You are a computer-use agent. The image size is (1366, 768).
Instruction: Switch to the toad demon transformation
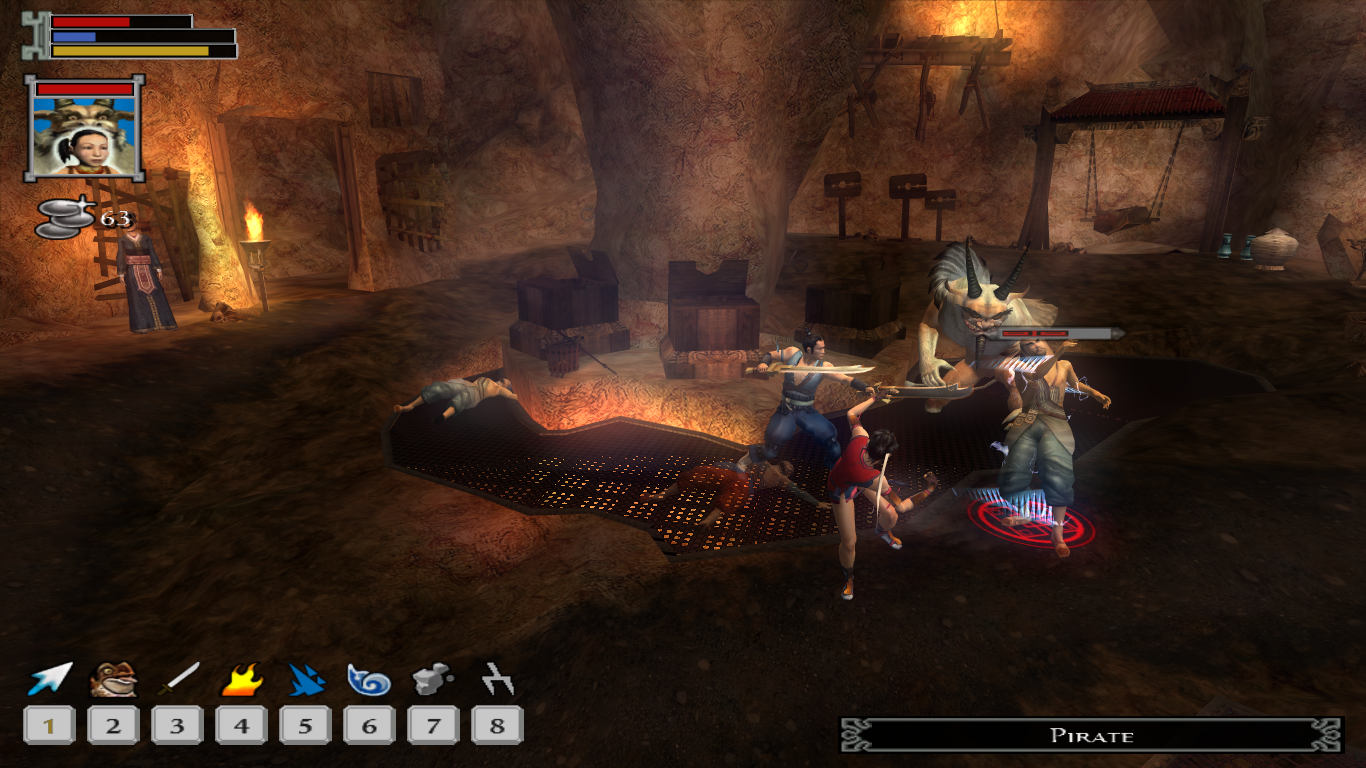click(113, 679)
